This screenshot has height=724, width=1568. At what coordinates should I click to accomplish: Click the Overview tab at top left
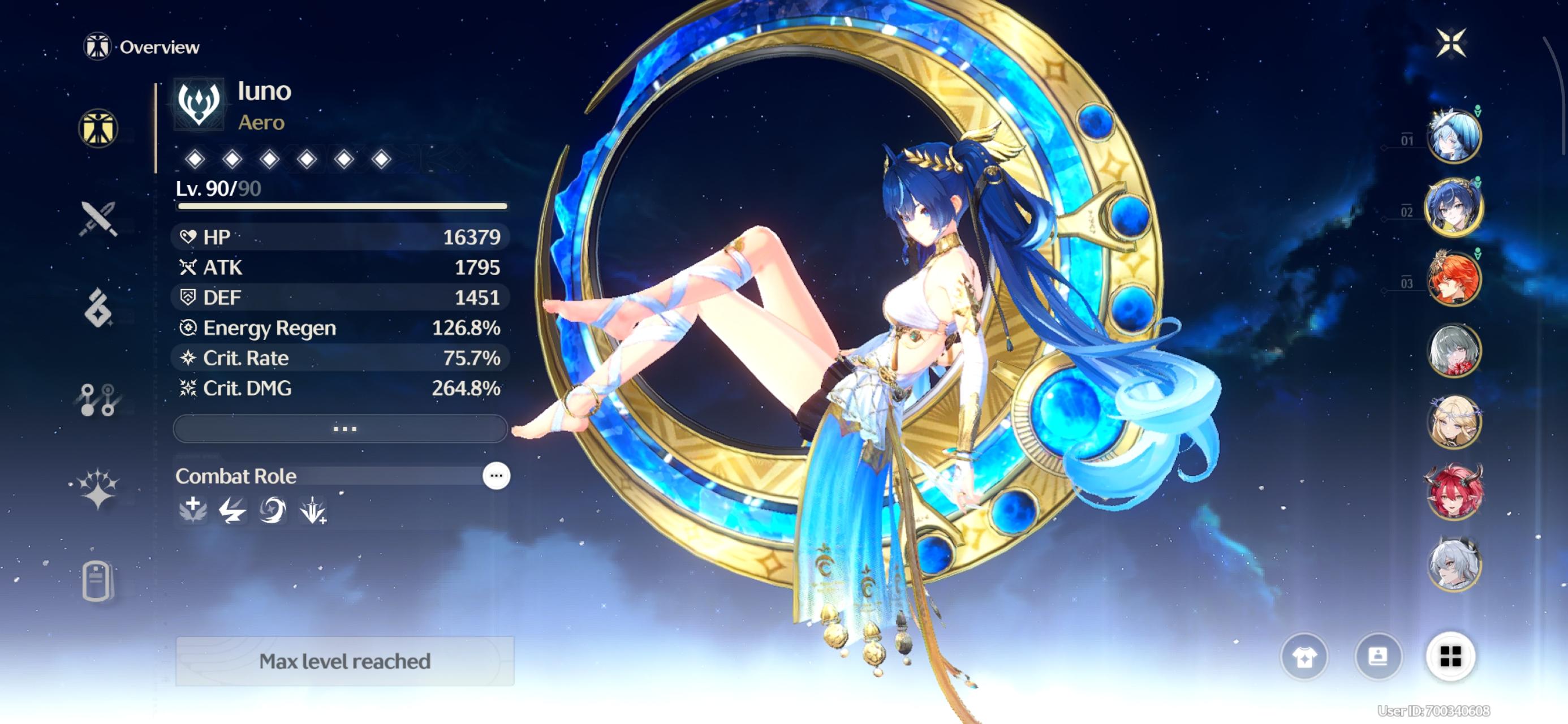click(141, 46)
